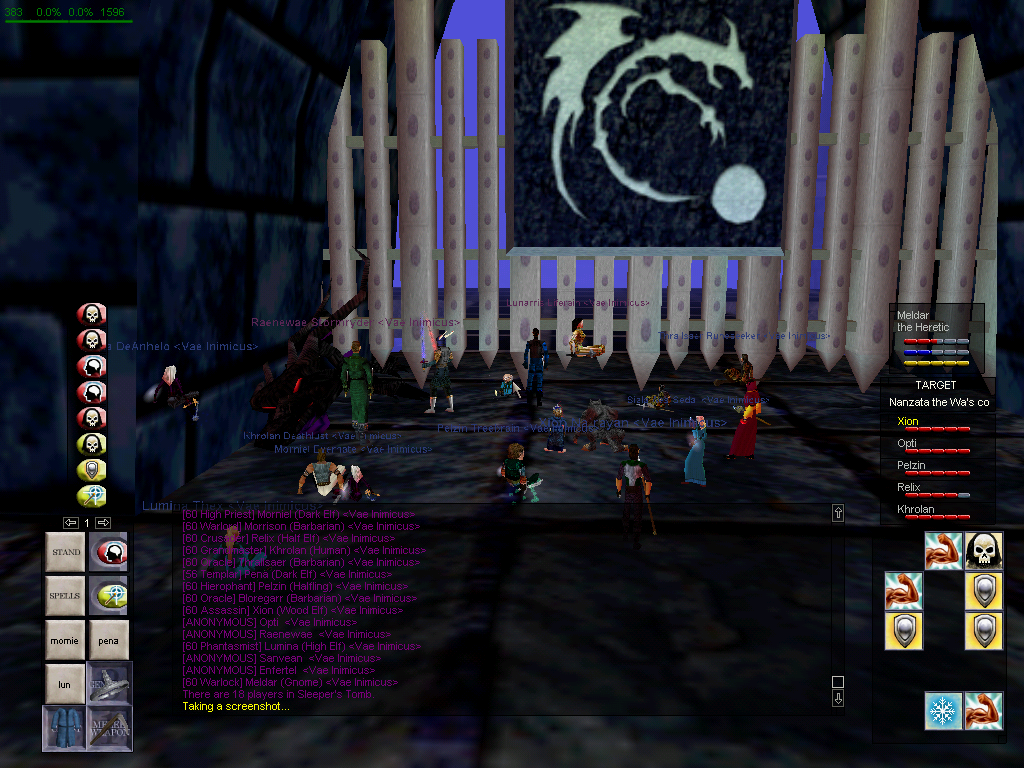Target group member Relix in the group list

click(x=908, y=487)
